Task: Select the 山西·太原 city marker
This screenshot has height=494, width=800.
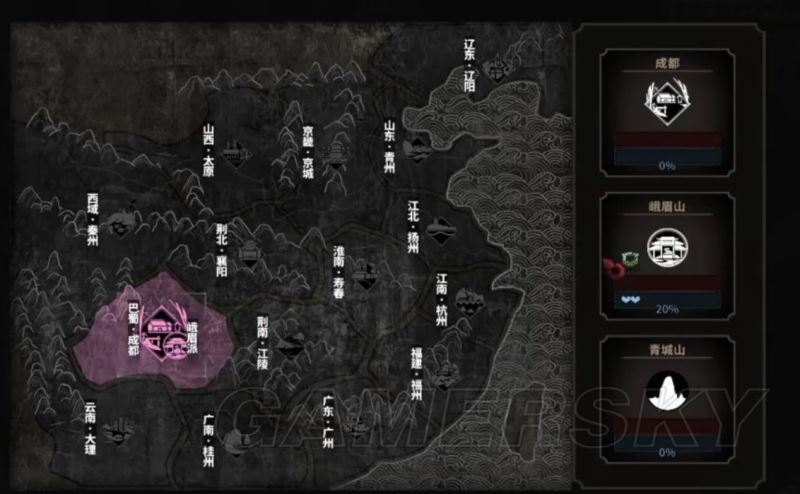Action: (236, 153)
